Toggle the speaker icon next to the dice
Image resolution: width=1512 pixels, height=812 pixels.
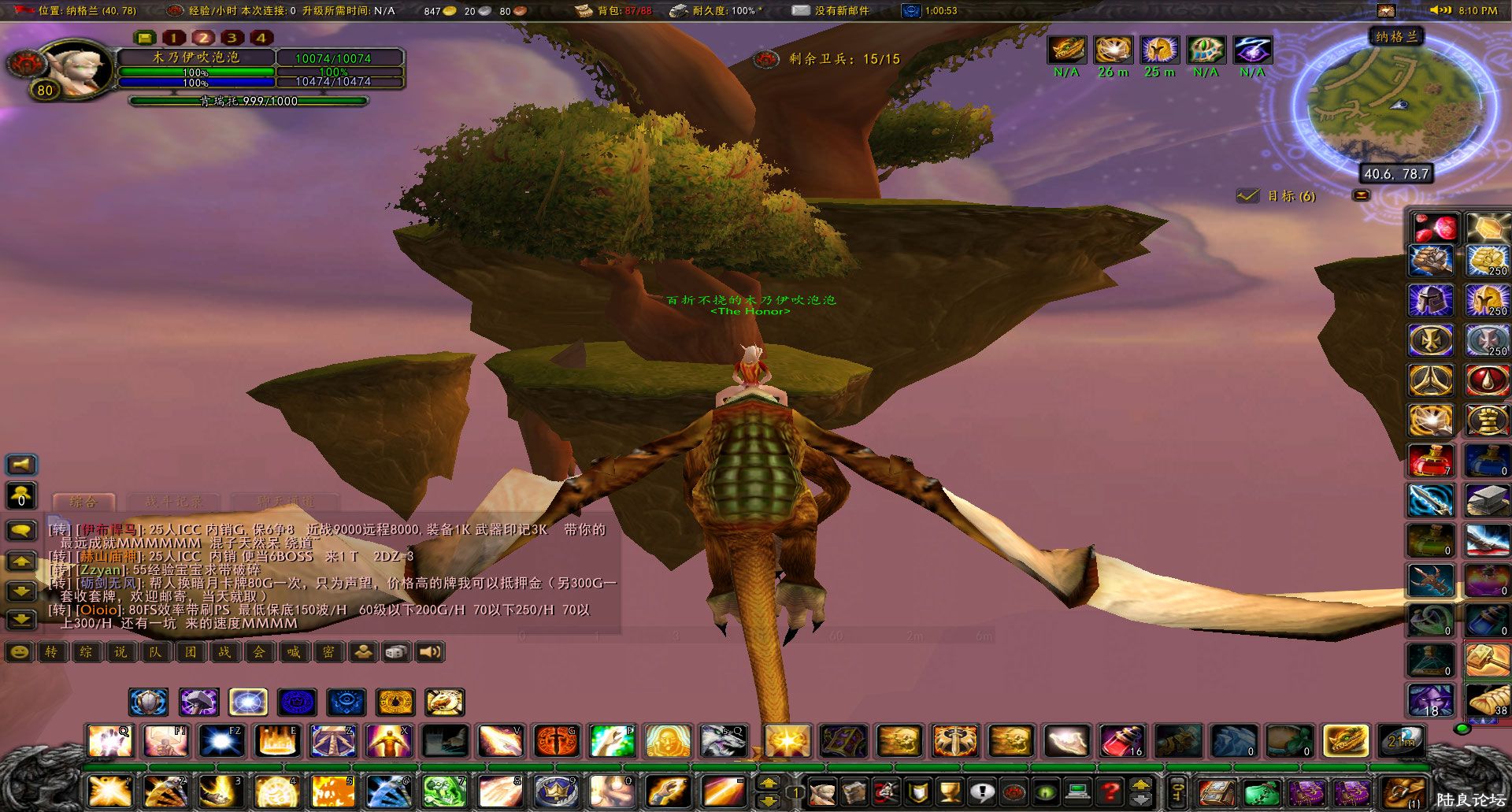point(429,652)
